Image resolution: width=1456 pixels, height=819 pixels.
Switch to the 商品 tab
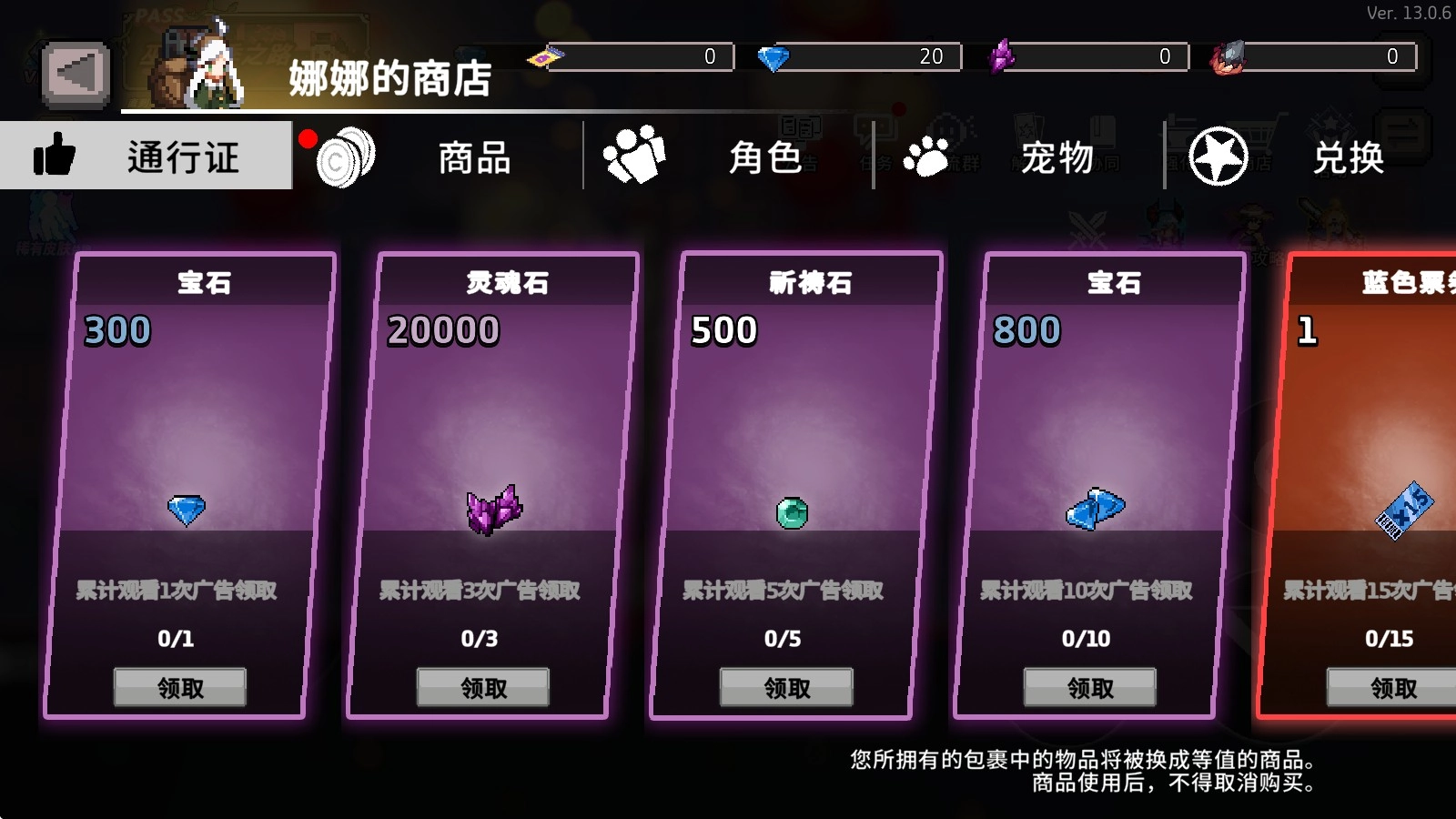[x=474, y=158]
